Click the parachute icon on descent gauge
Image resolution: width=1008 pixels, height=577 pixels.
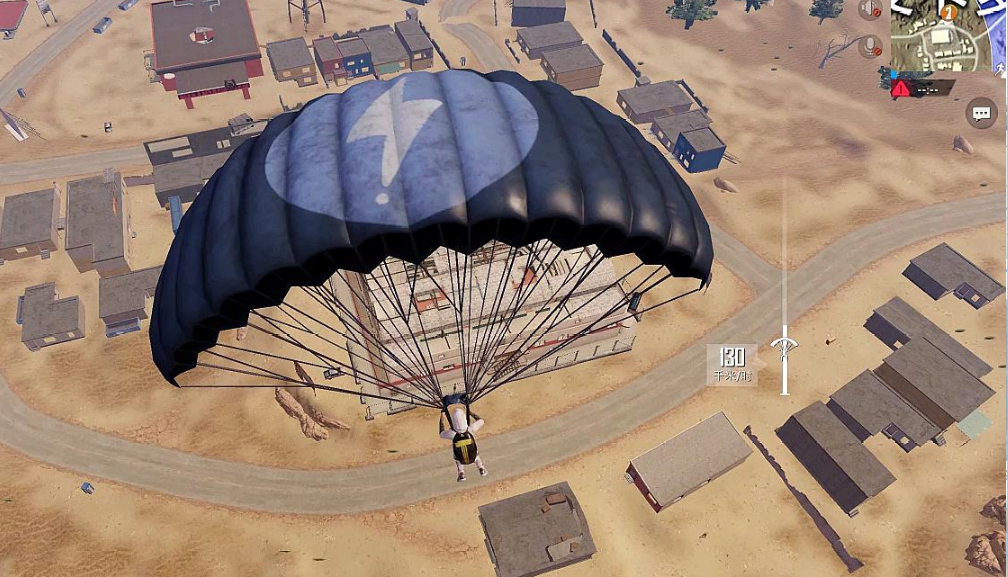click(784, 346)
